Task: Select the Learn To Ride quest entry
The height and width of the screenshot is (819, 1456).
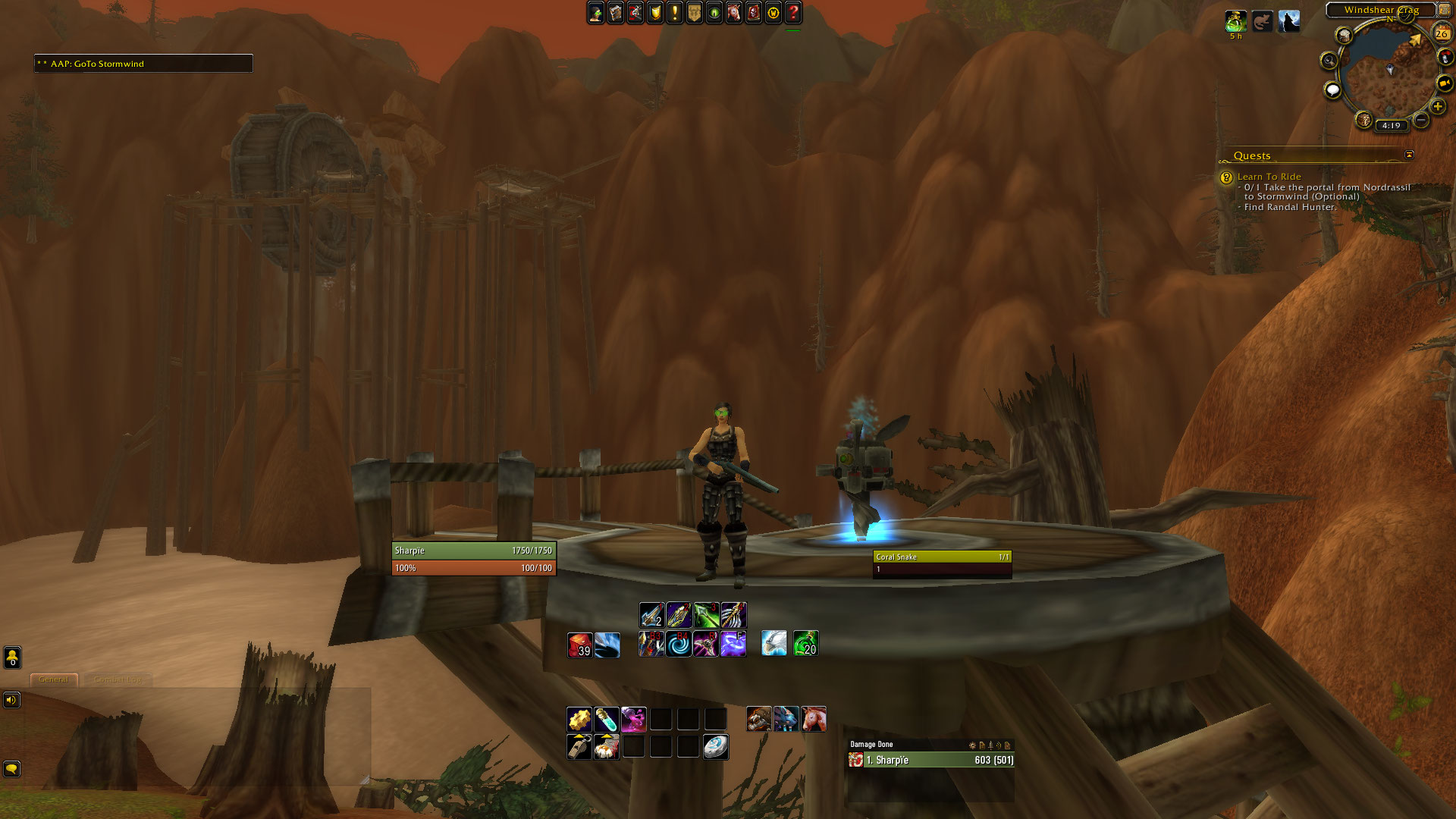Action: pos(1269,177)
